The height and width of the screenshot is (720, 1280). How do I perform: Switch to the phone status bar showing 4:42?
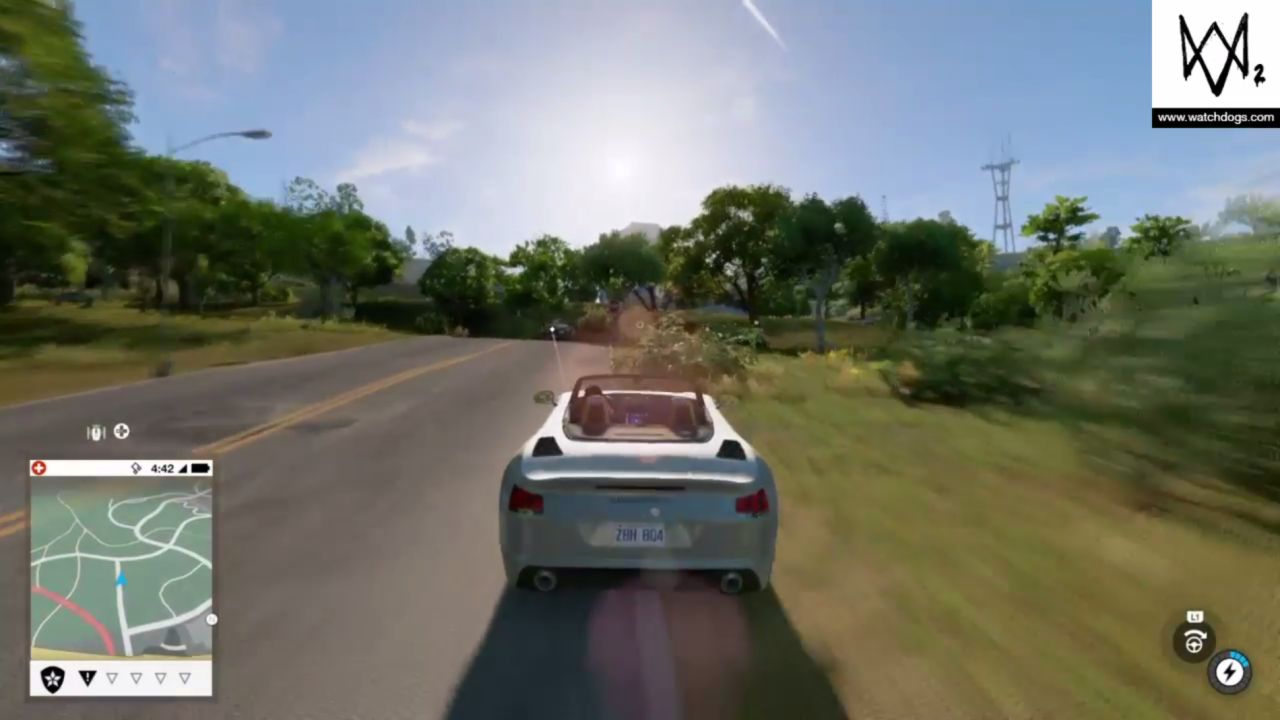pyautogui.click(x=163, y=468)
